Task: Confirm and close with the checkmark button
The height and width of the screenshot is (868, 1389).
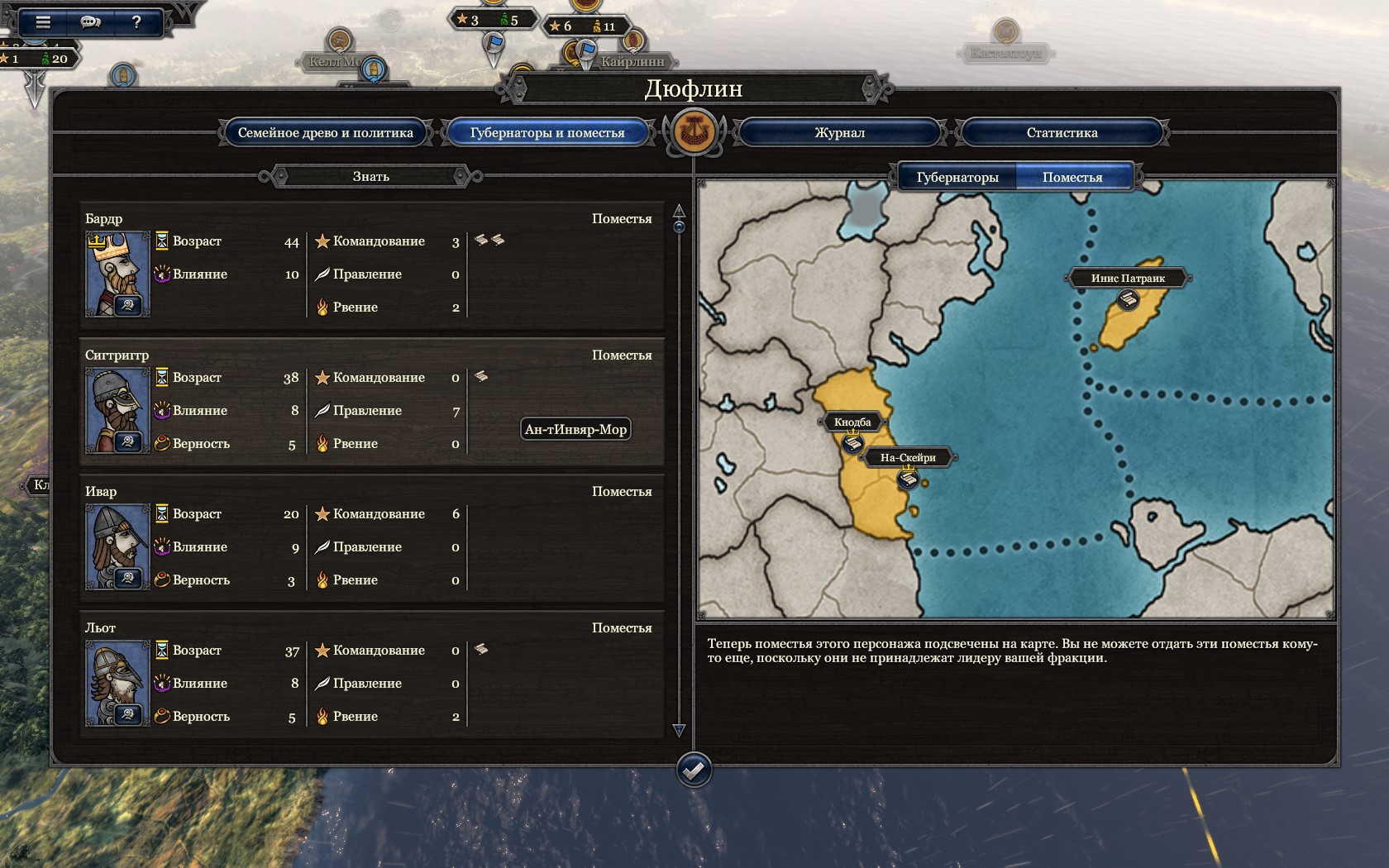Action: click(693, 770)
